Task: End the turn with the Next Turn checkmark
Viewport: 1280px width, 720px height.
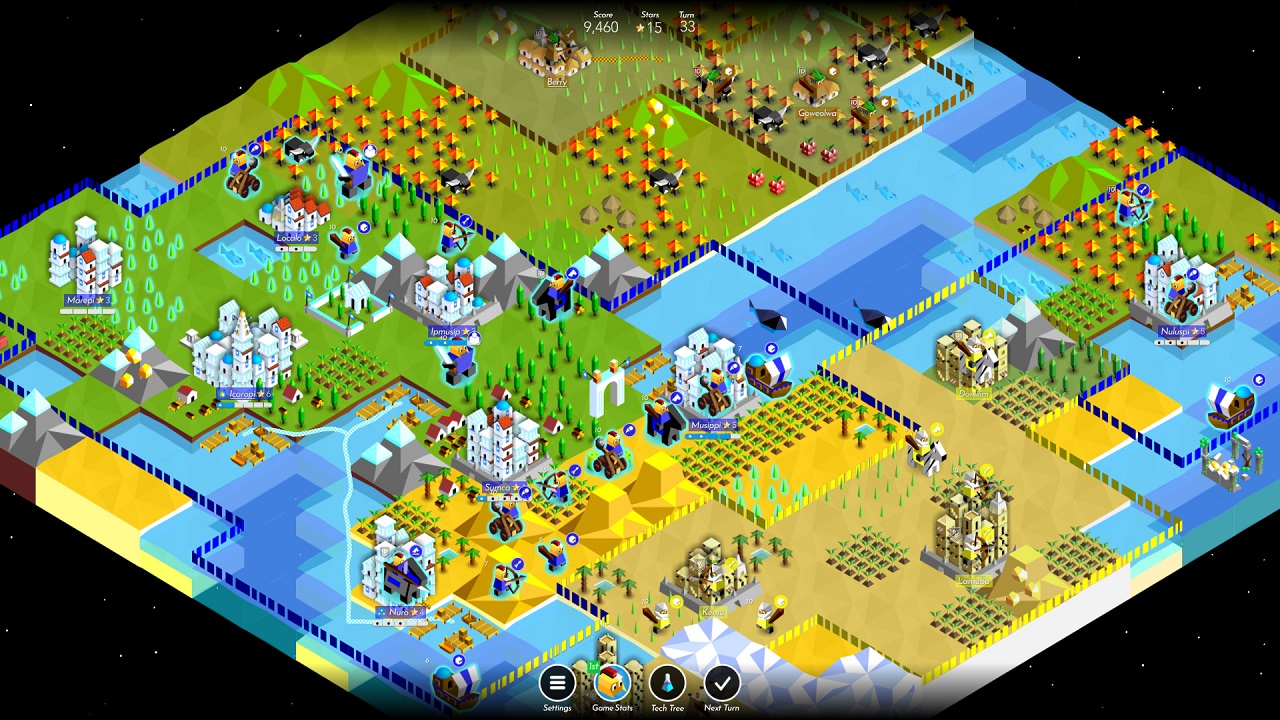Action: click(x=722, y=685)
